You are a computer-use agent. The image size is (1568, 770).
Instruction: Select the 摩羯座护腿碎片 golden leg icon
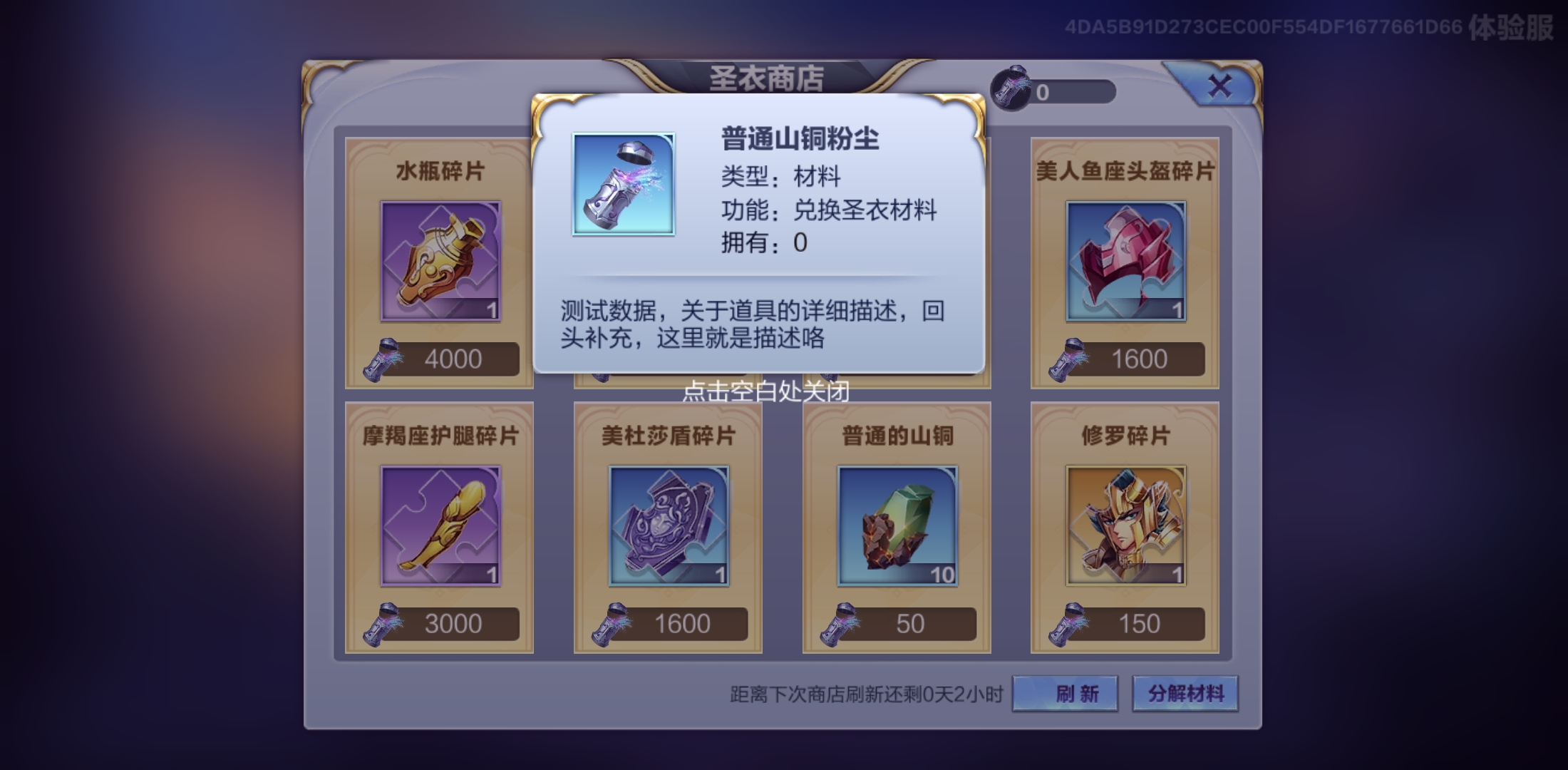tap(439, 524)
